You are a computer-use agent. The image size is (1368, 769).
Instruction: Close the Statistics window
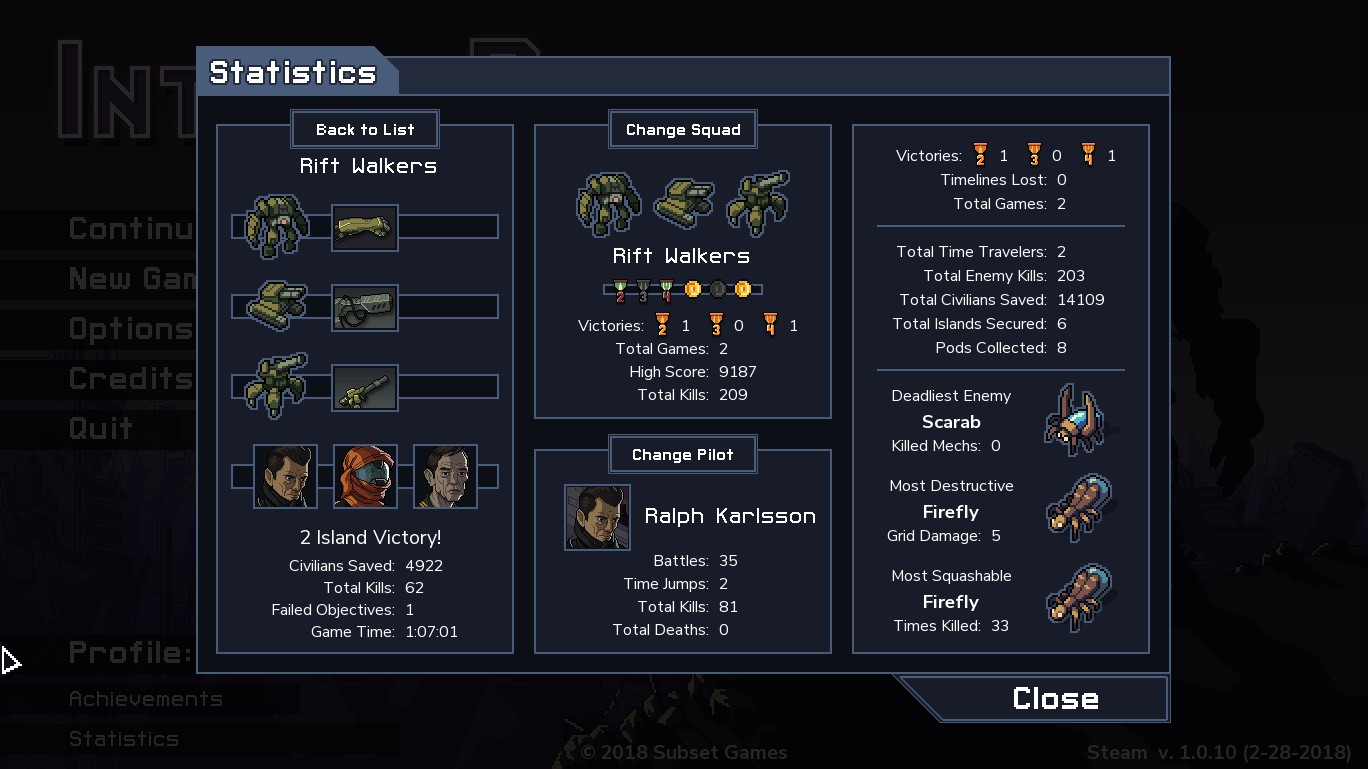pyautogui.click(x=1054, y=698)
